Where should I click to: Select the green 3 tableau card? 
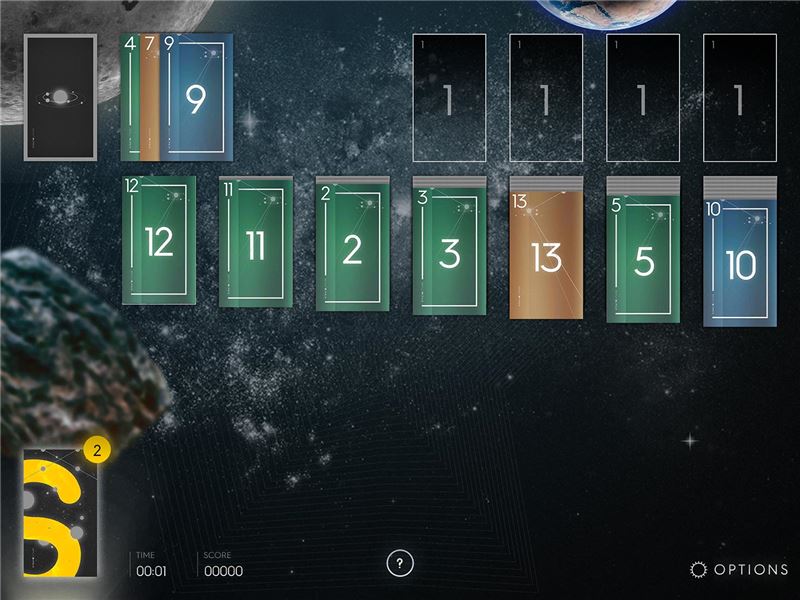449,250
